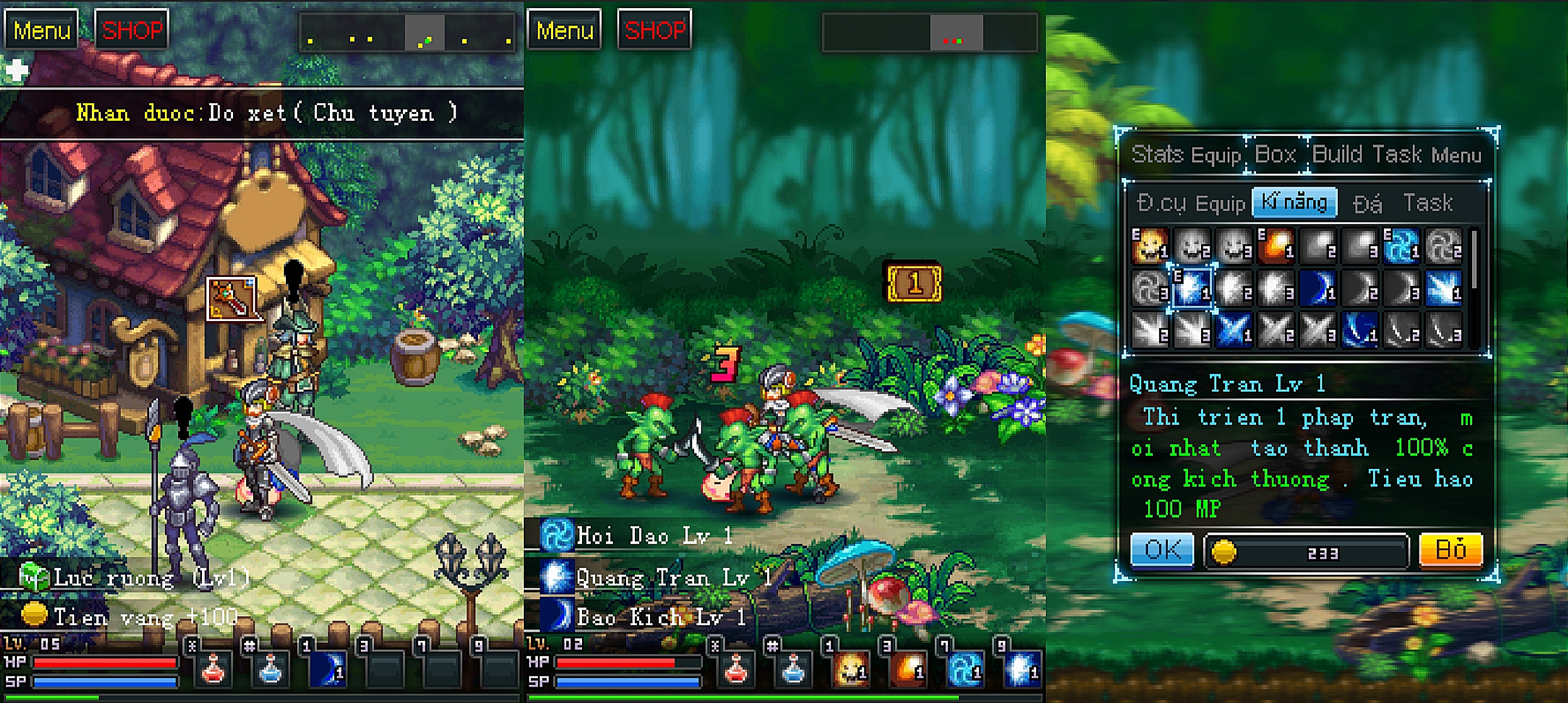Image resolution: width=1568 pixels, height=703 pixels.
Task: Open the Build tab
Action: 1337,155
